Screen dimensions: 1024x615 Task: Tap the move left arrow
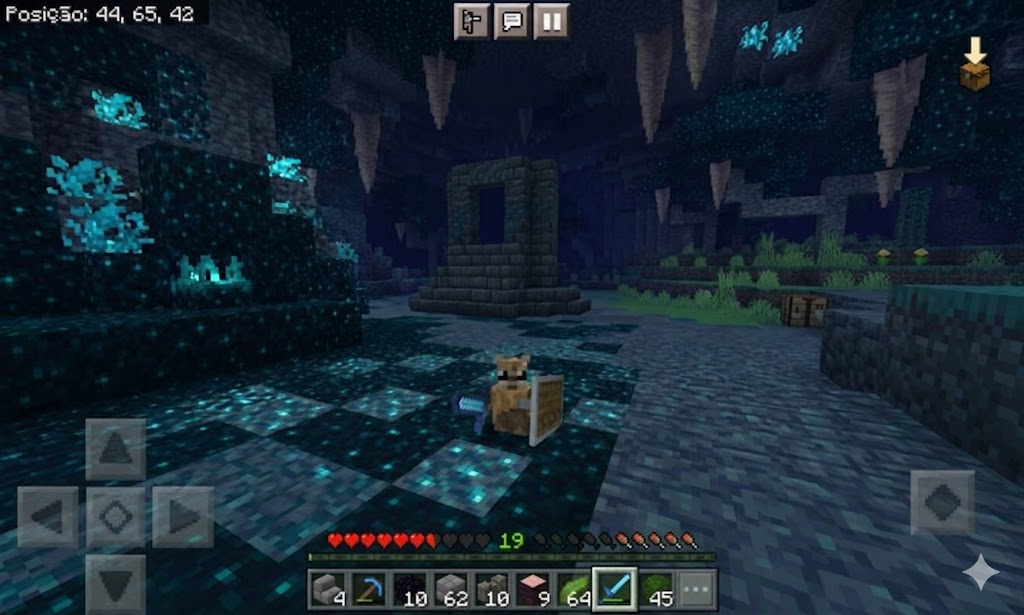pyautogui.click(x=48, y=517)
